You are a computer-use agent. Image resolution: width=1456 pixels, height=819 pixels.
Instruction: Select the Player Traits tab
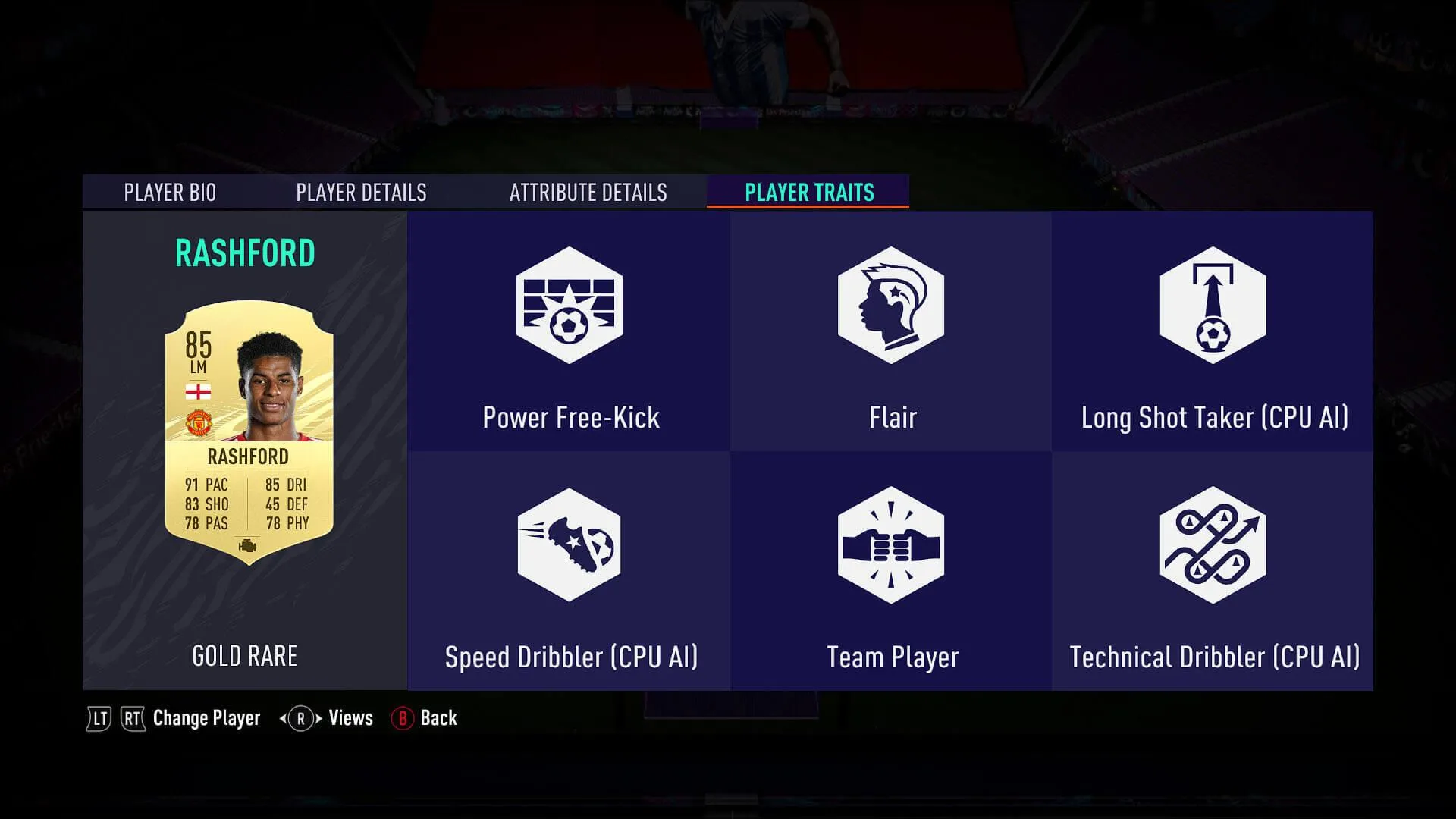point(808,193)
